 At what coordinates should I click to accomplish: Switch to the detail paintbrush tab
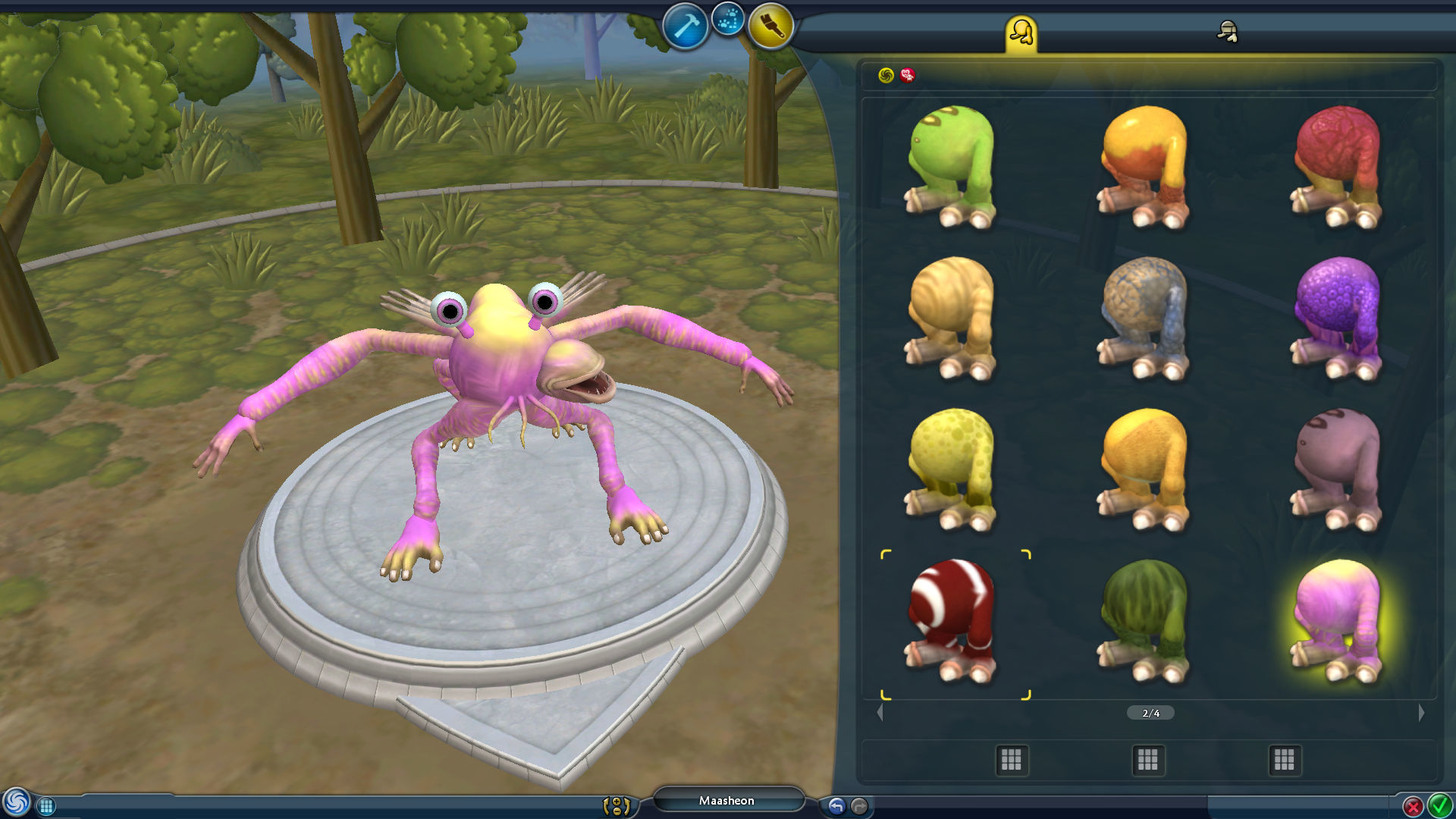tap(1228, 32)
